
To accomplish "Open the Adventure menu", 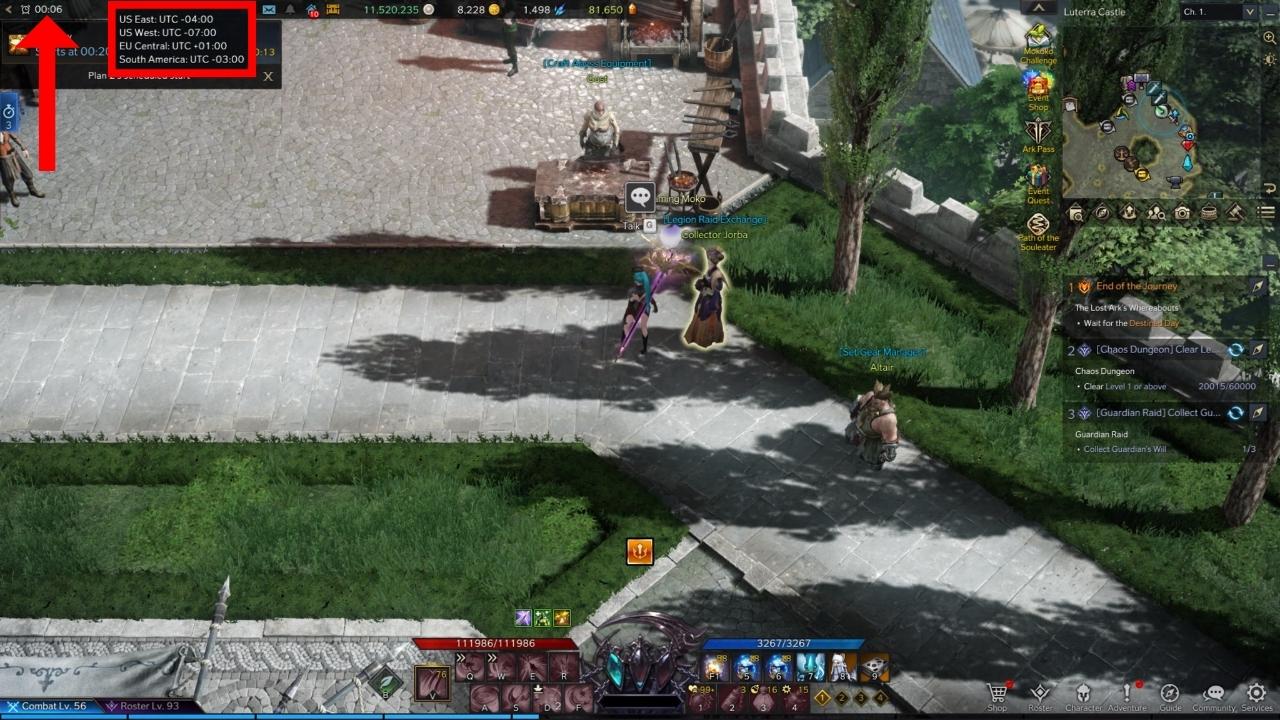I will (x=1126, y=692).
